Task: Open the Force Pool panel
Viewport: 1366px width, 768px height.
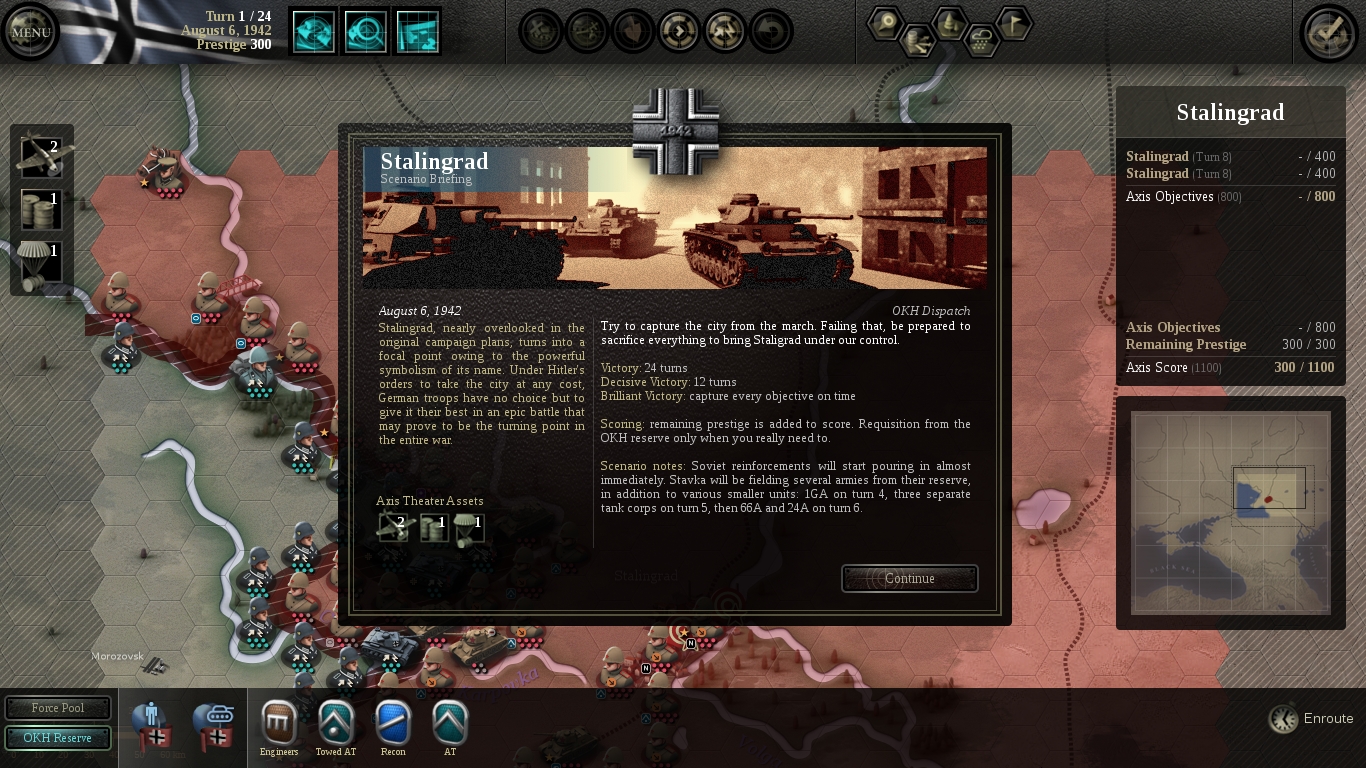Action: pos(58,708)
